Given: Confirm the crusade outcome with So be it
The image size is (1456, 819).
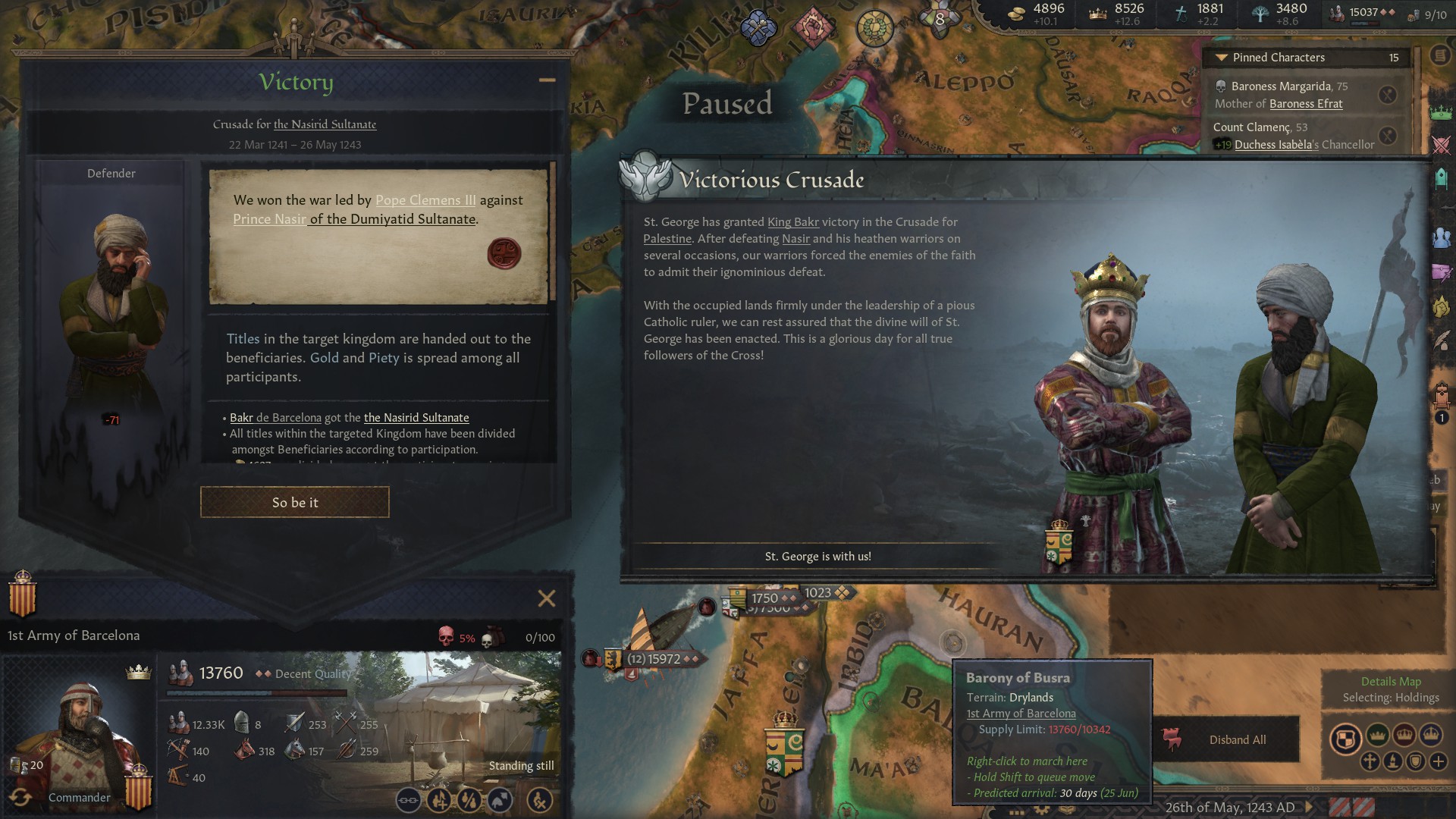Looking at the screenshot, I should [294, 501].
